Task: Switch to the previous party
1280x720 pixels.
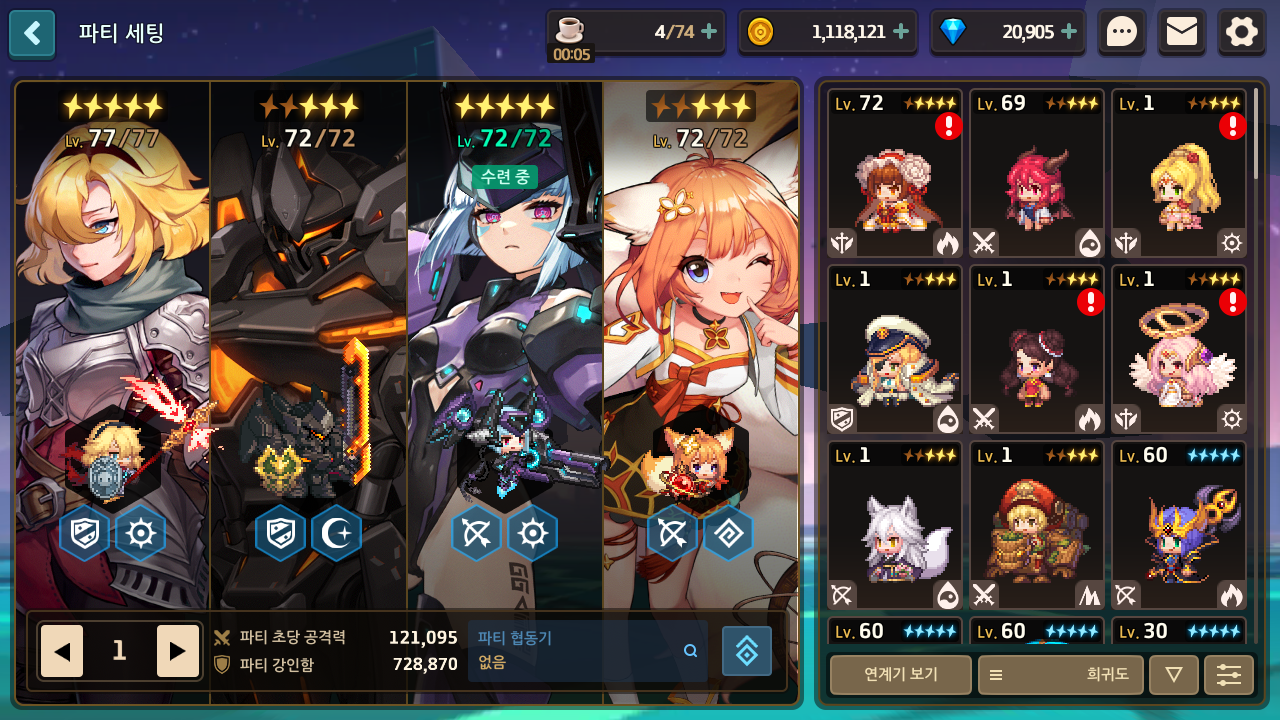Action: pos(62,651)
